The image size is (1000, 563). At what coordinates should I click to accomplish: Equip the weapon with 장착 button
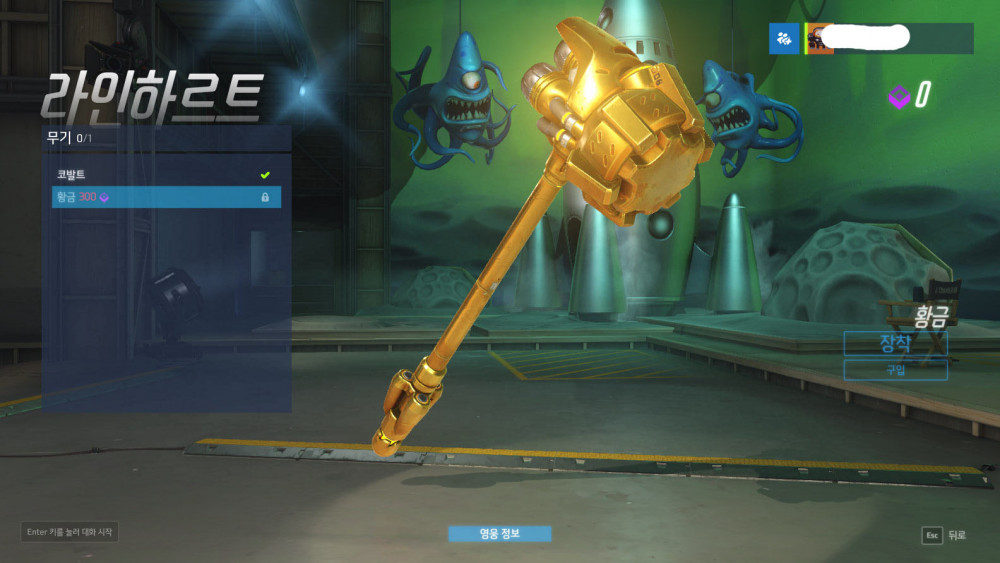tap(895, 343)
